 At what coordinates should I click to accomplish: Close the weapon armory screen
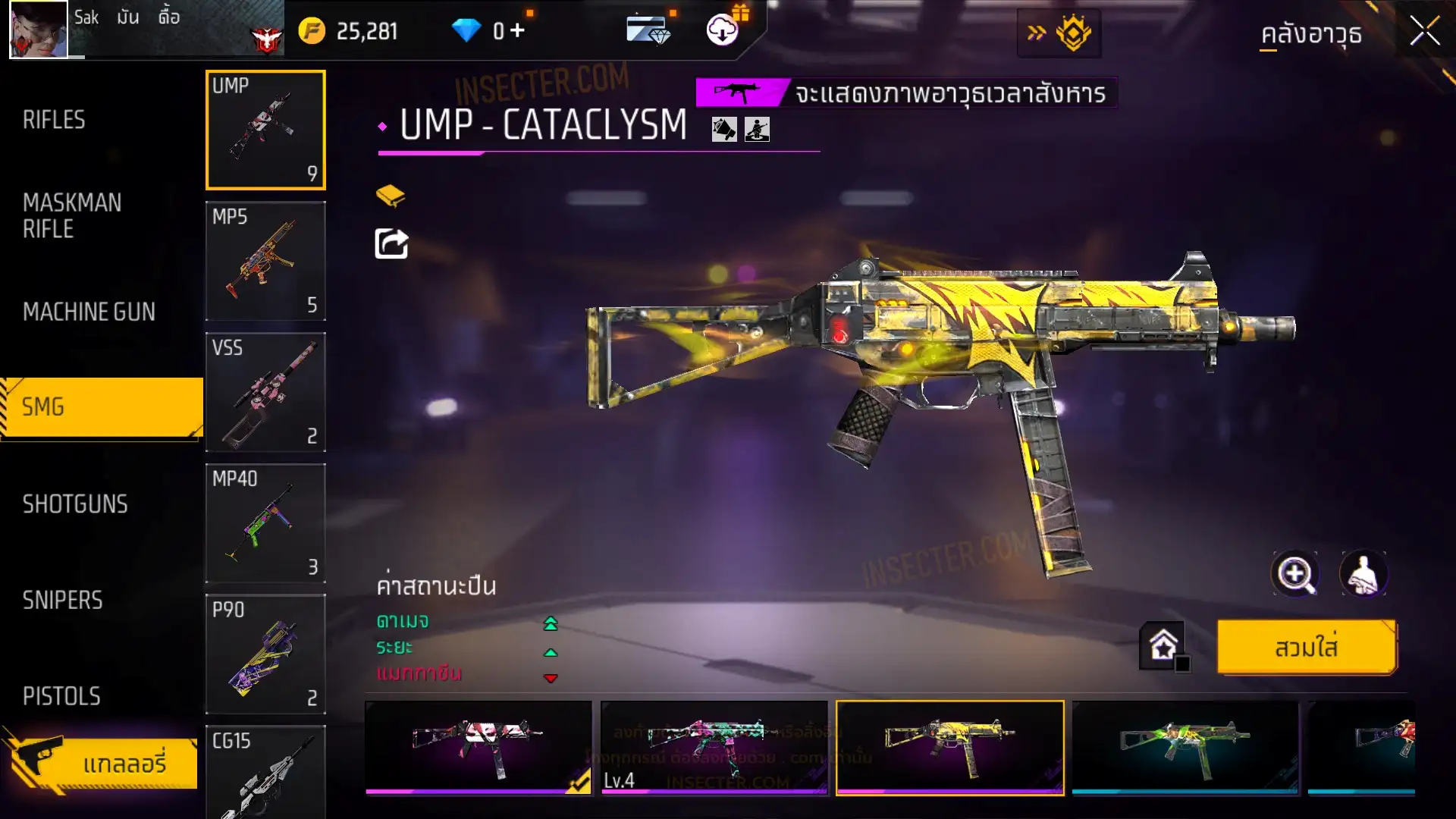(1424, 32)
